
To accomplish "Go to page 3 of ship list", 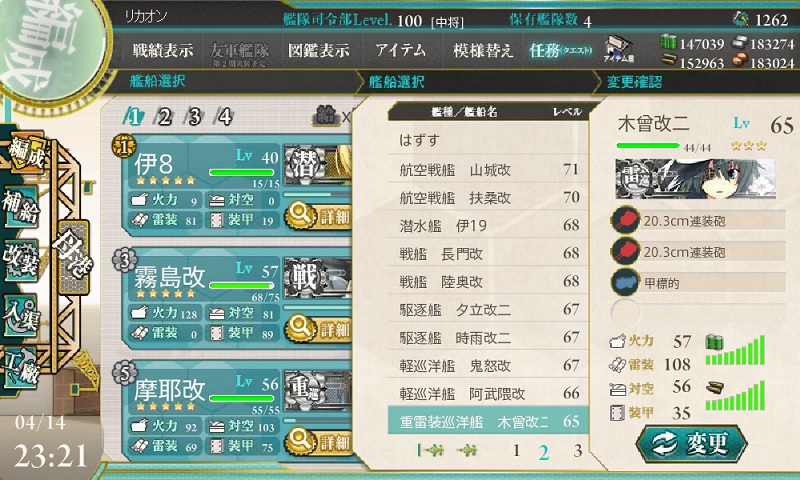I will click(578, 451).
